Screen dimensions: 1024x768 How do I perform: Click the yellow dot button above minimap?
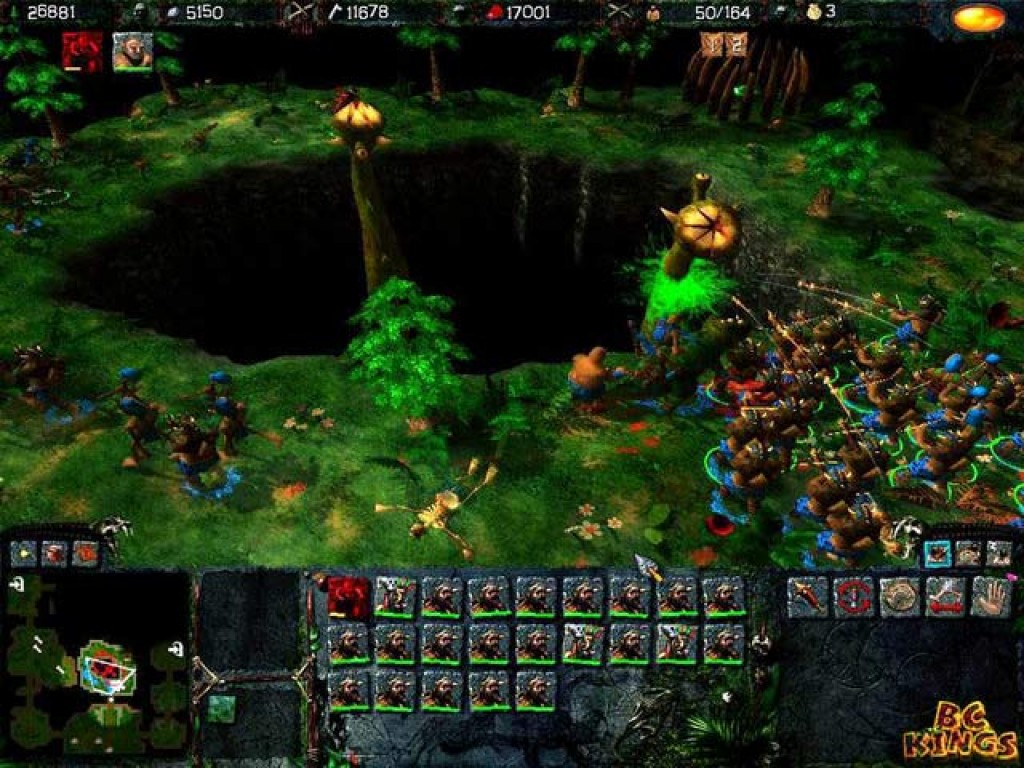[23, 551]
